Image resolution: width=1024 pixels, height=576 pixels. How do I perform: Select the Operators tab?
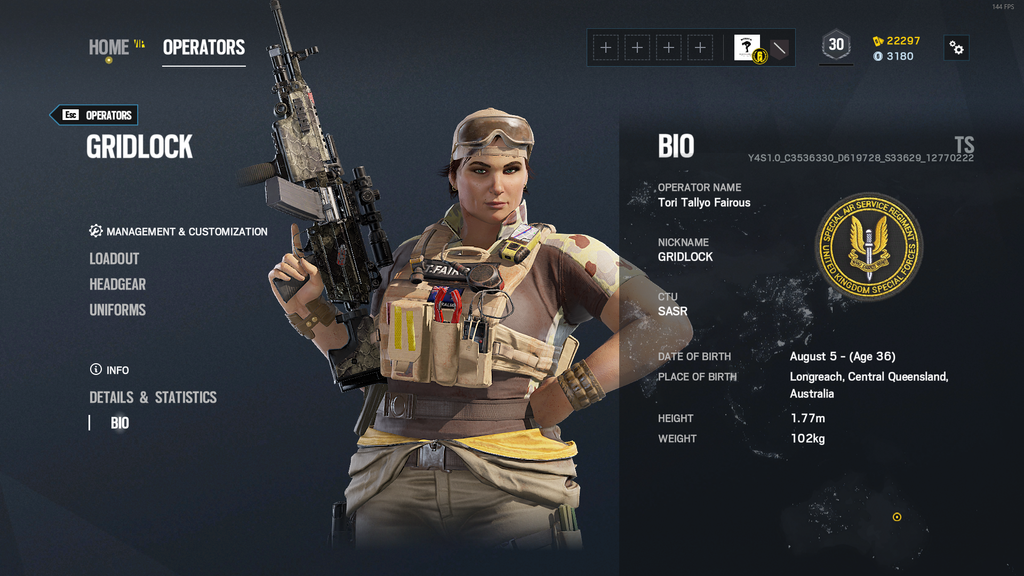[204, 47]
